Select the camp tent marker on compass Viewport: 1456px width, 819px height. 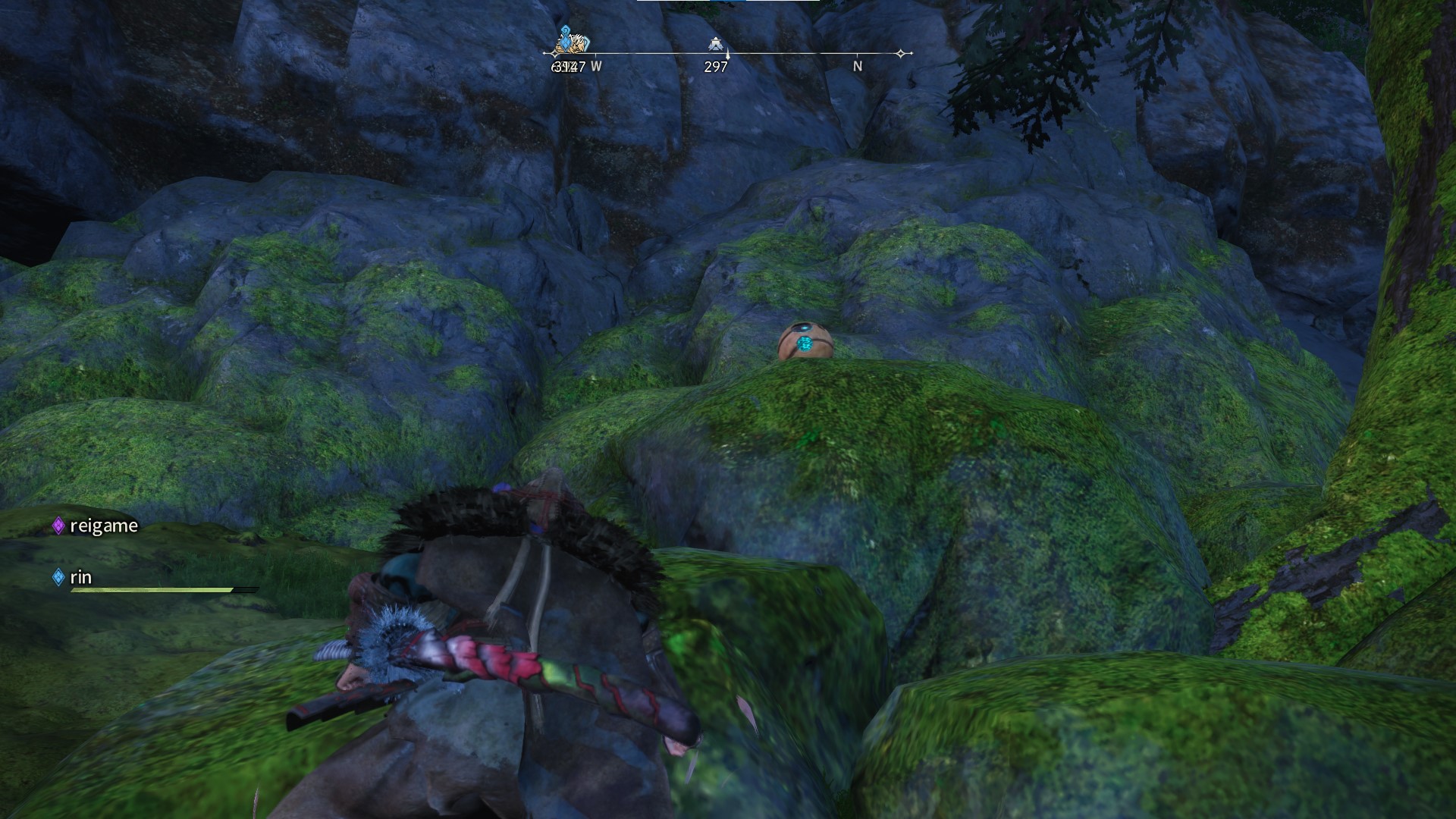[714, 44]
